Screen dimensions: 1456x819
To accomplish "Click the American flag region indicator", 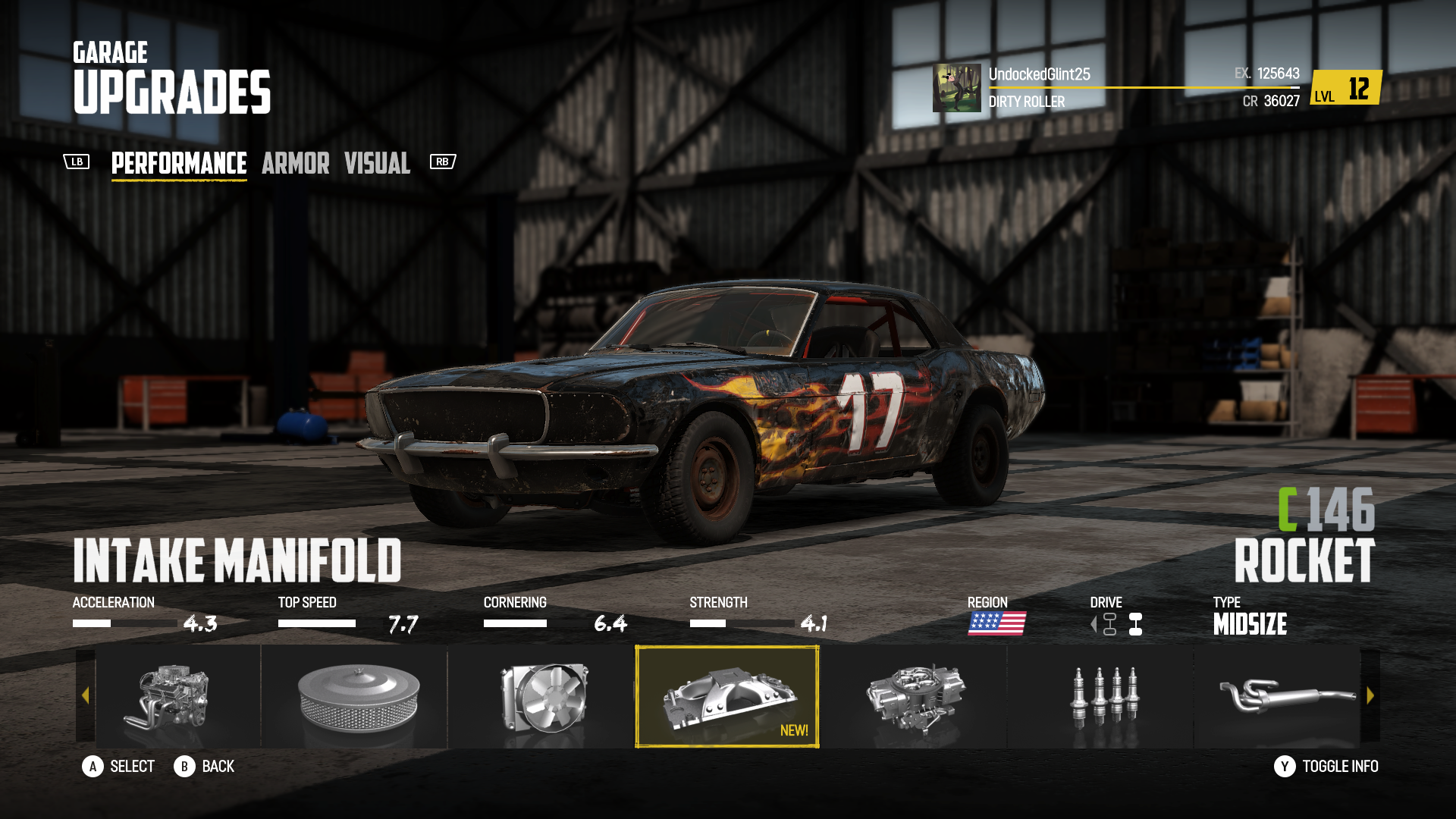I will [997, 625].
